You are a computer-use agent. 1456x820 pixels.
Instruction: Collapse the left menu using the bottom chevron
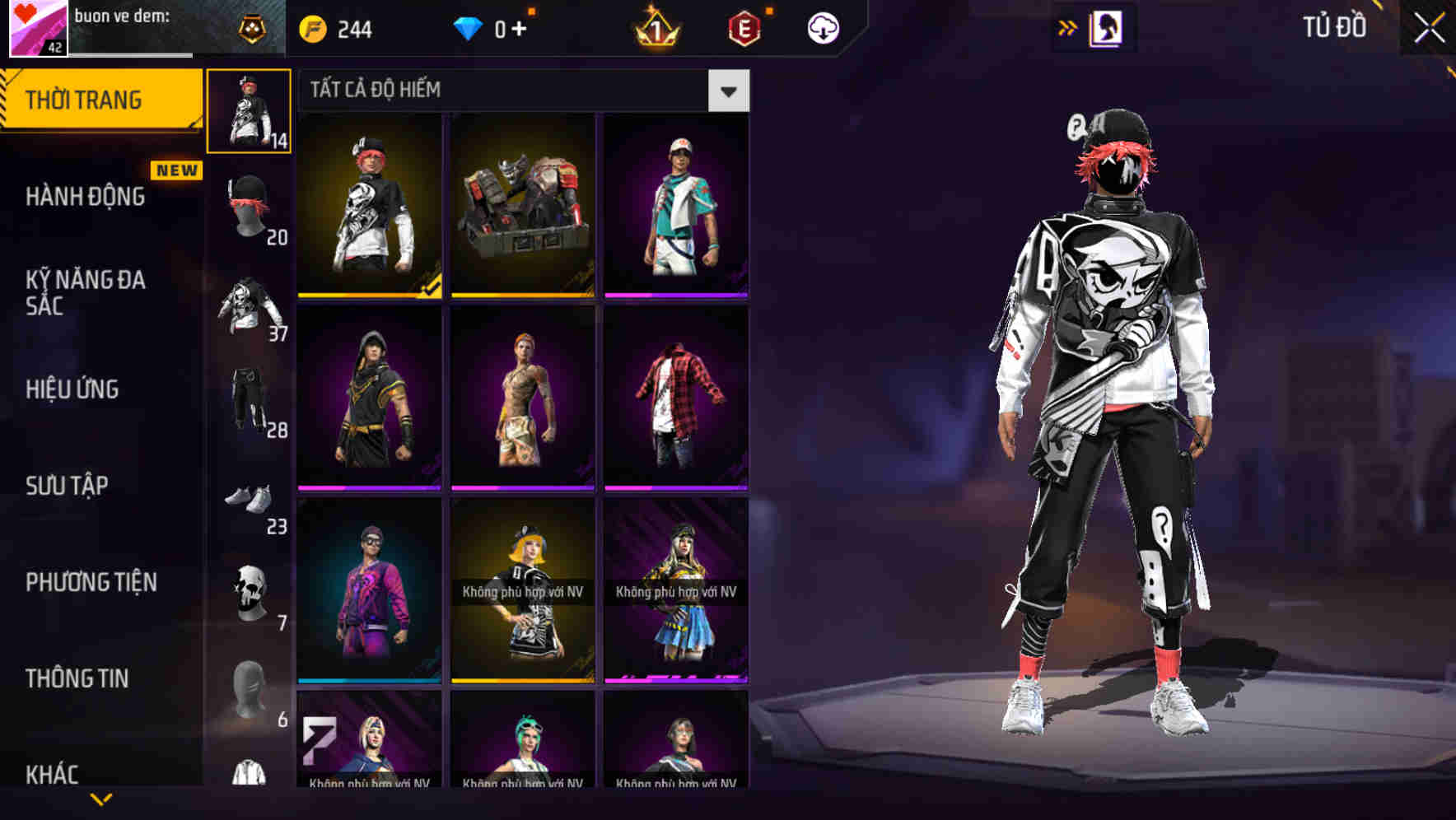coord(99,799)
